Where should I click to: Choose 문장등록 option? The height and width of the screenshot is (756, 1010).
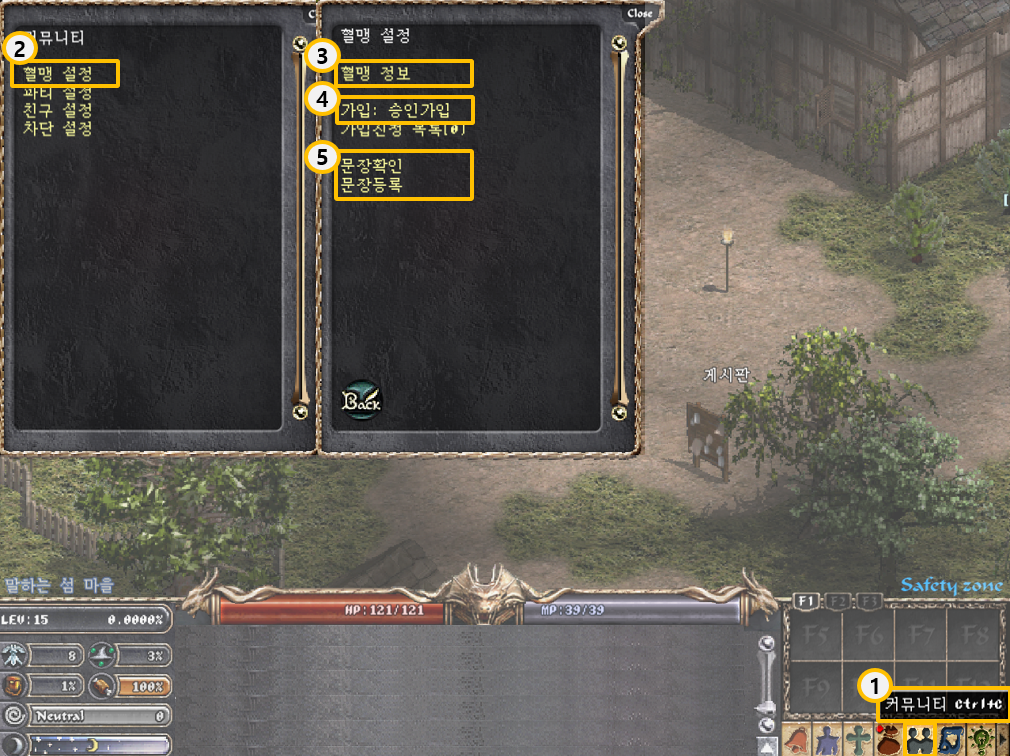[x=371, y=184]
